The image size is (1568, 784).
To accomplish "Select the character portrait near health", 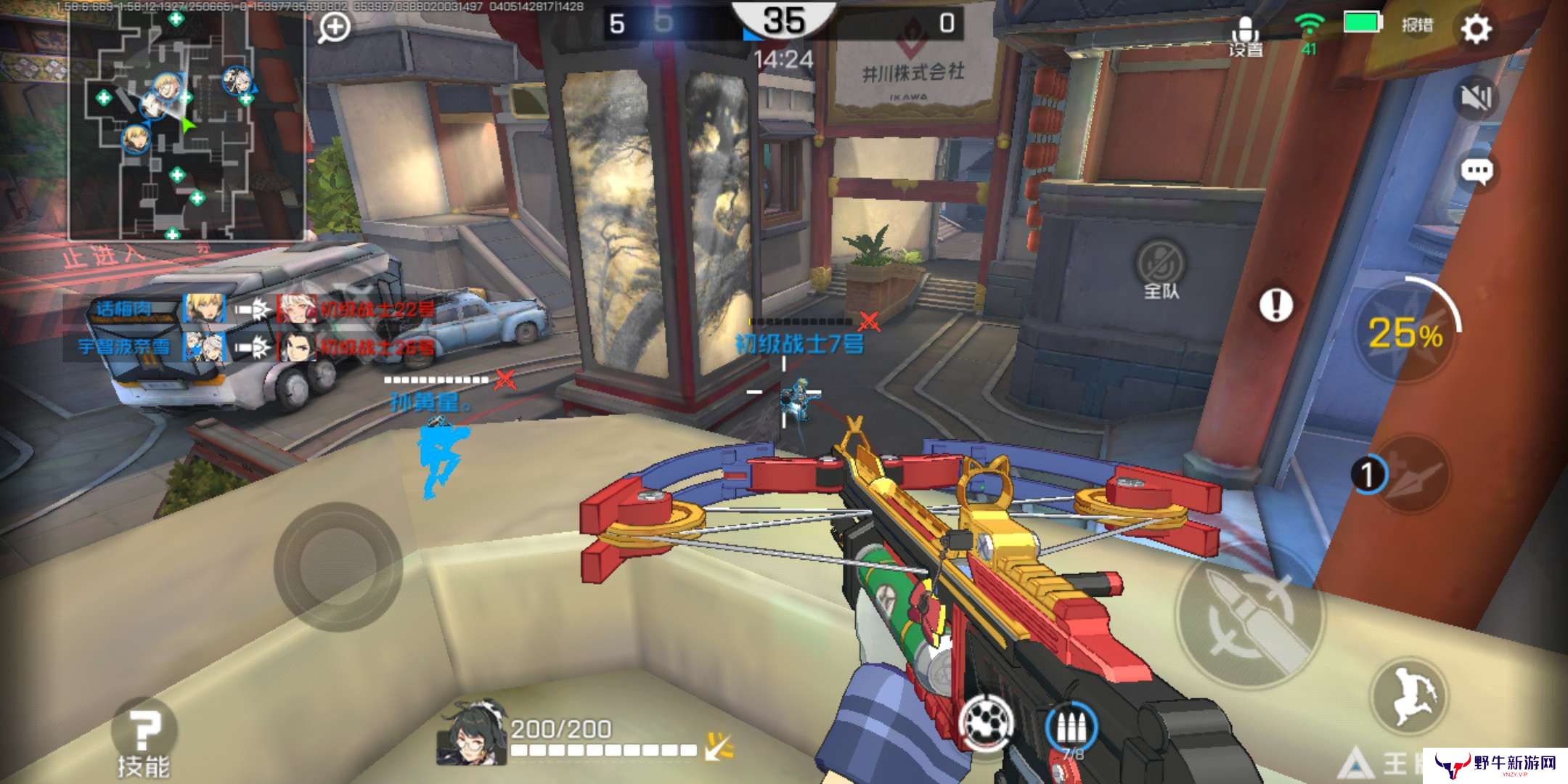I will coord(472,733).
